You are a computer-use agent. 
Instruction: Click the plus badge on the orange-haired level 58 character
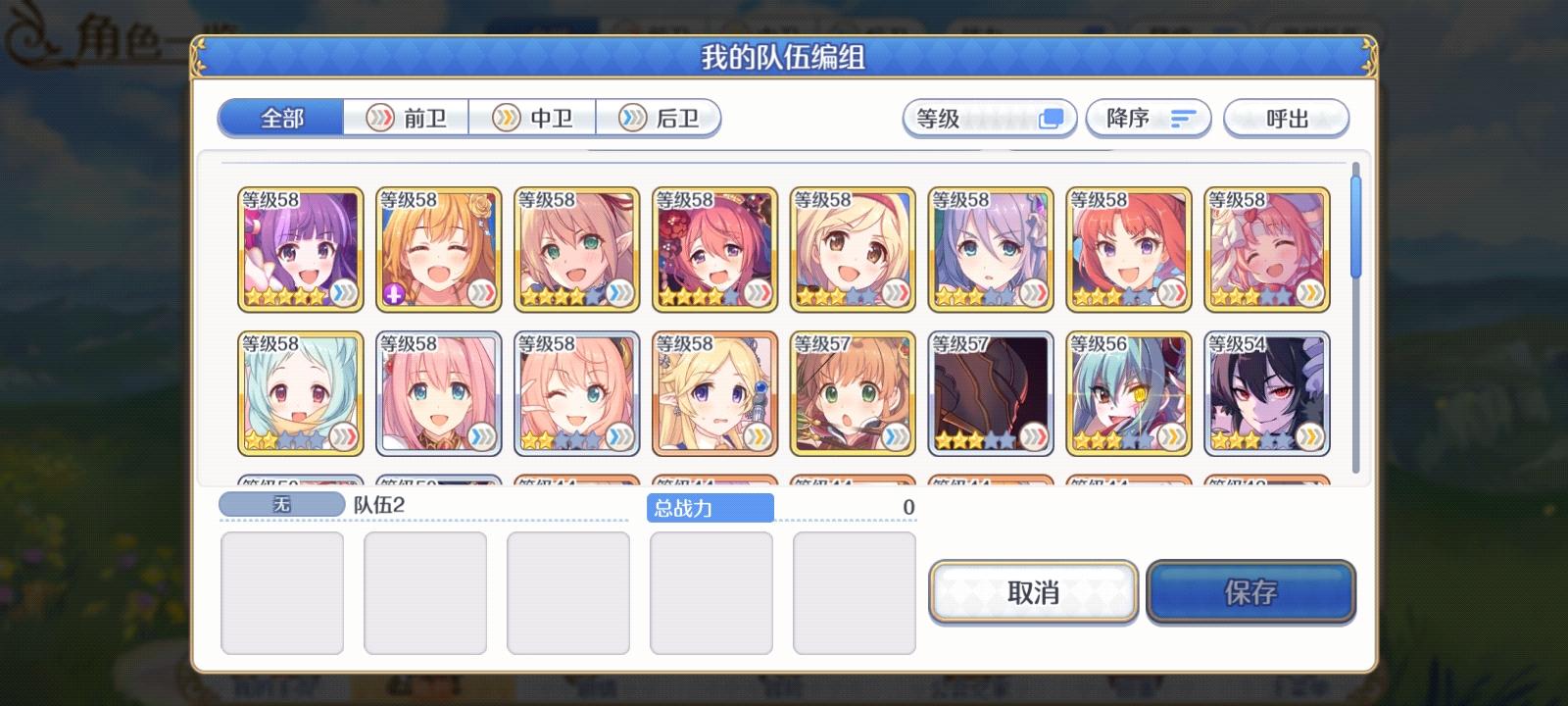click(393, 293)
